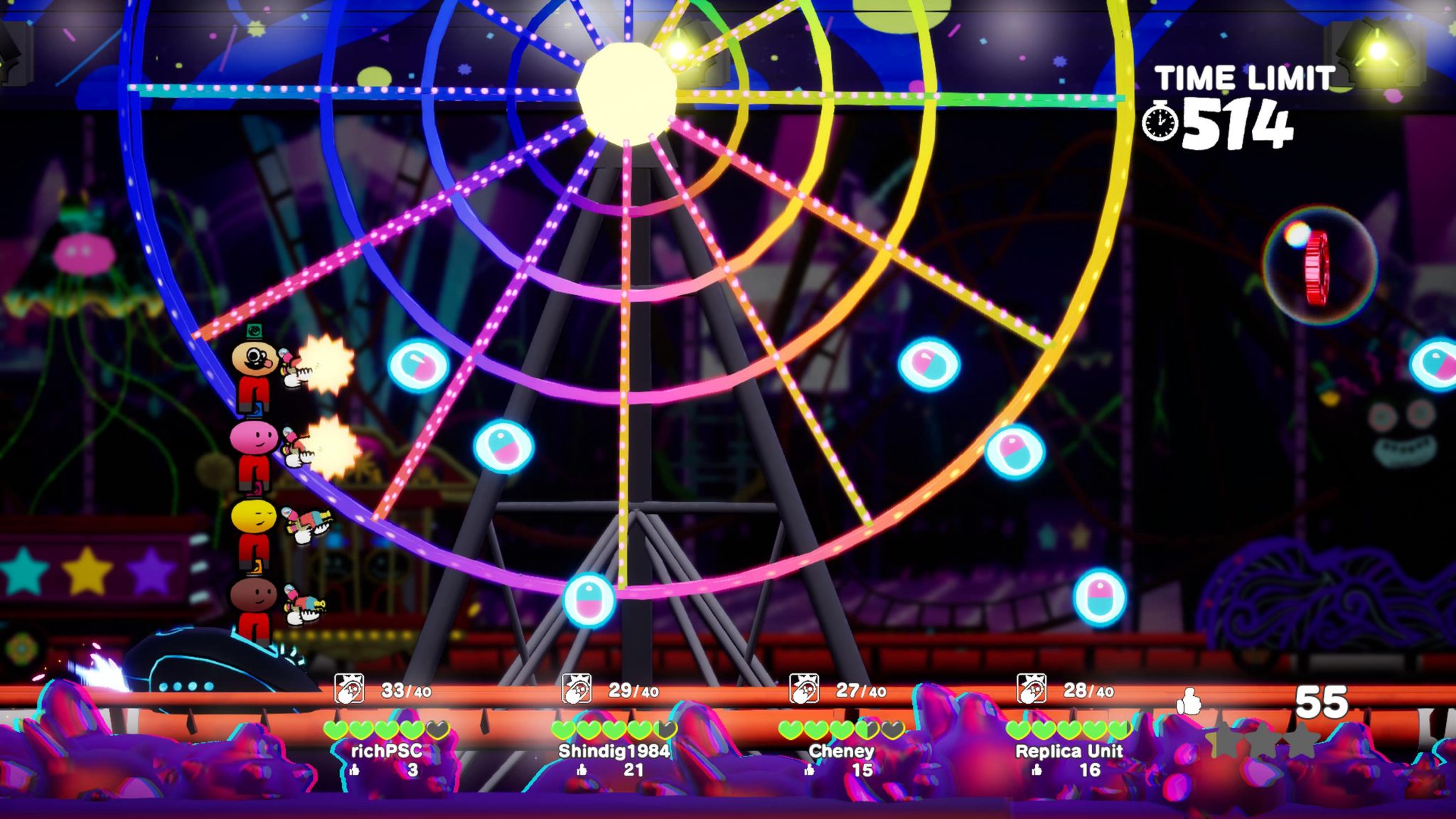
Task: Click Cheney's half-filled heart
Action: pos(866,730)
